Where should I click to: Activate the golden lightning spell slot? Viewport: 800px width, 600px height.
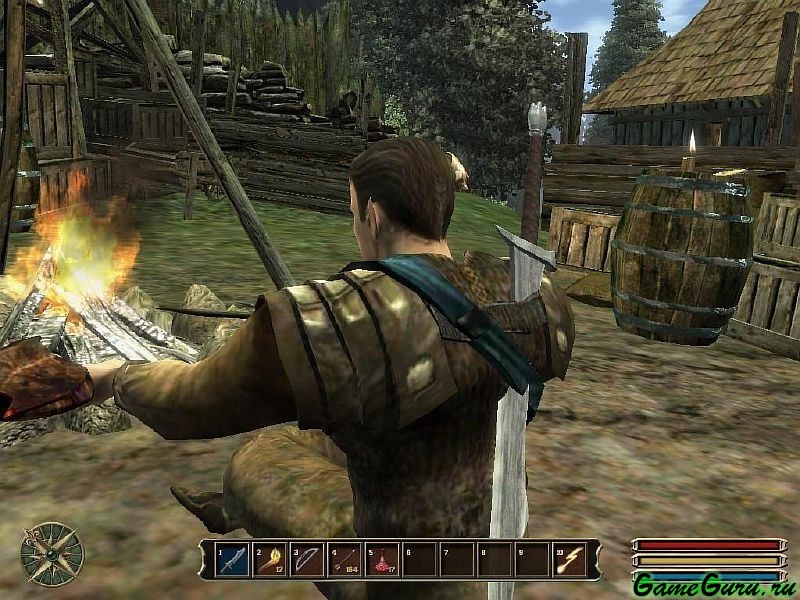(x=570, y=560)
